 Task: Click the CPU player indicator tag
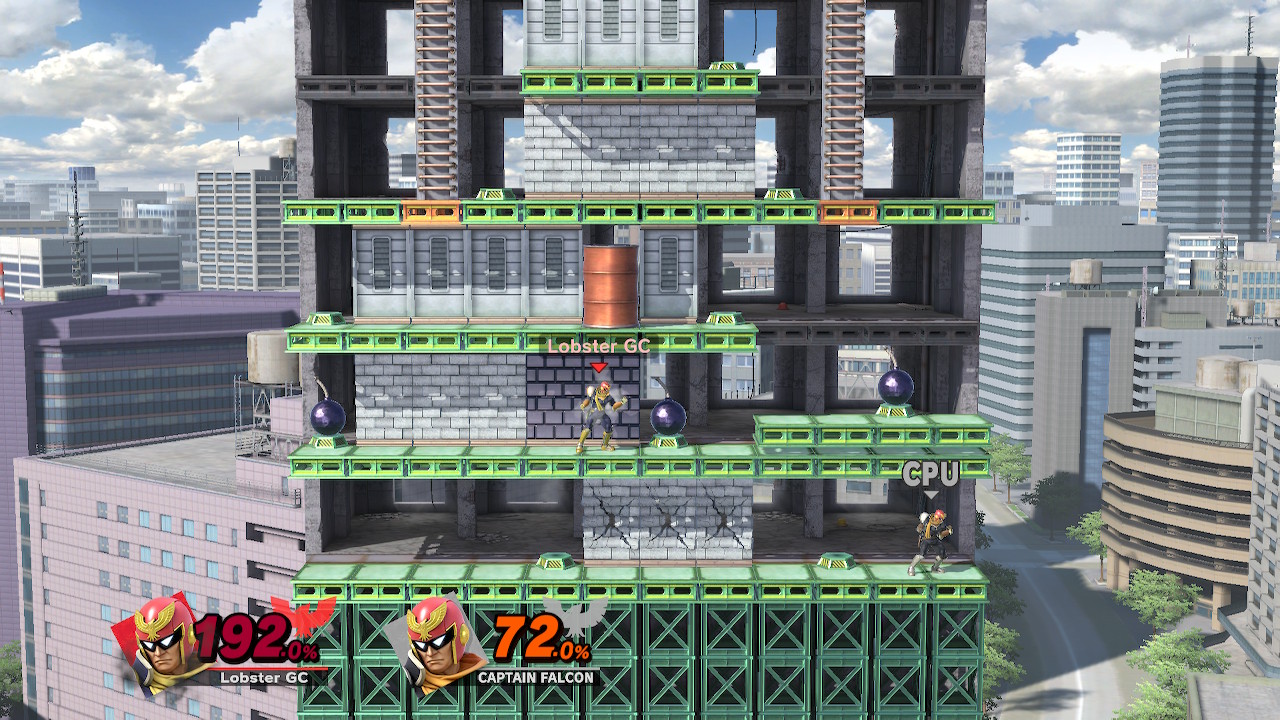tap(930, 474)
